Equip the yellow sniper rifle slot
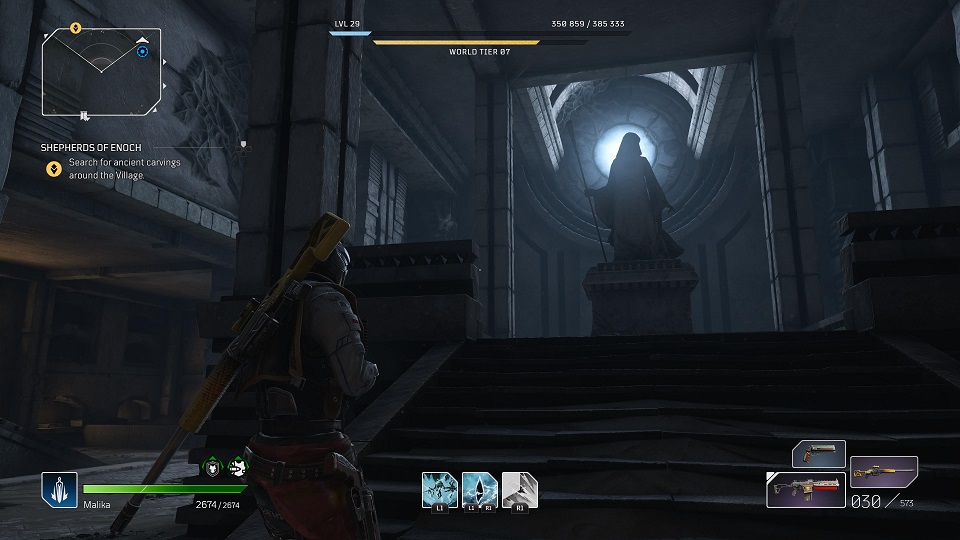 point(884,470)
